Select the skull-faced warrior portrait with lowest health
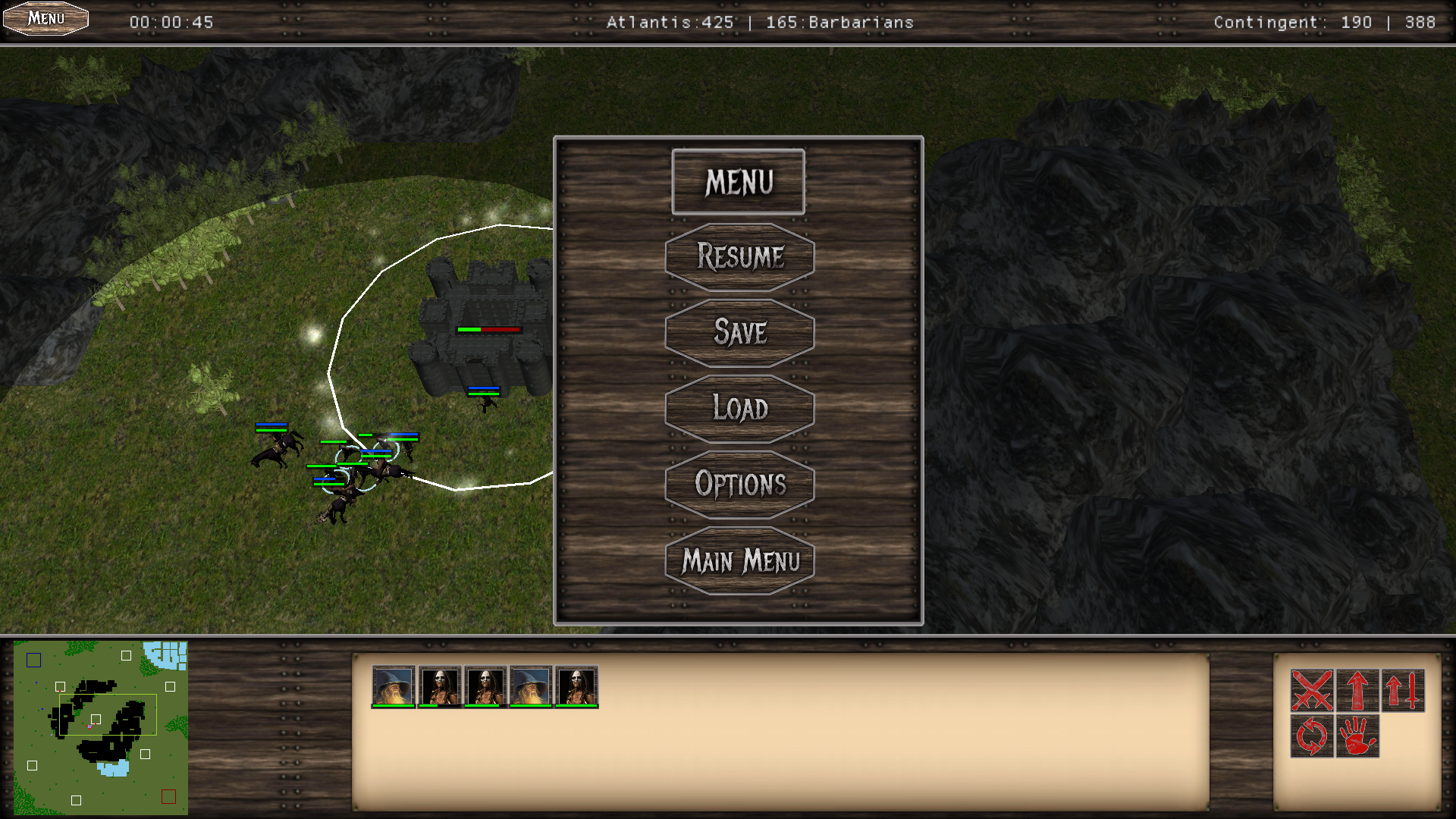Screen dimensions: 1456x819 [440, 686]
